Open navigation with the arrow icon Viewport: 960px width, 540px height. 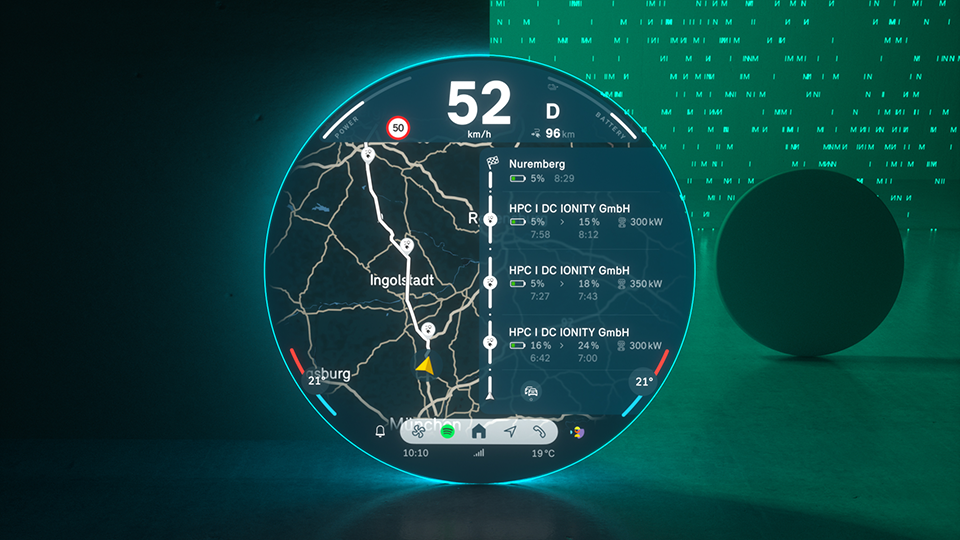[x=510, y=432]
